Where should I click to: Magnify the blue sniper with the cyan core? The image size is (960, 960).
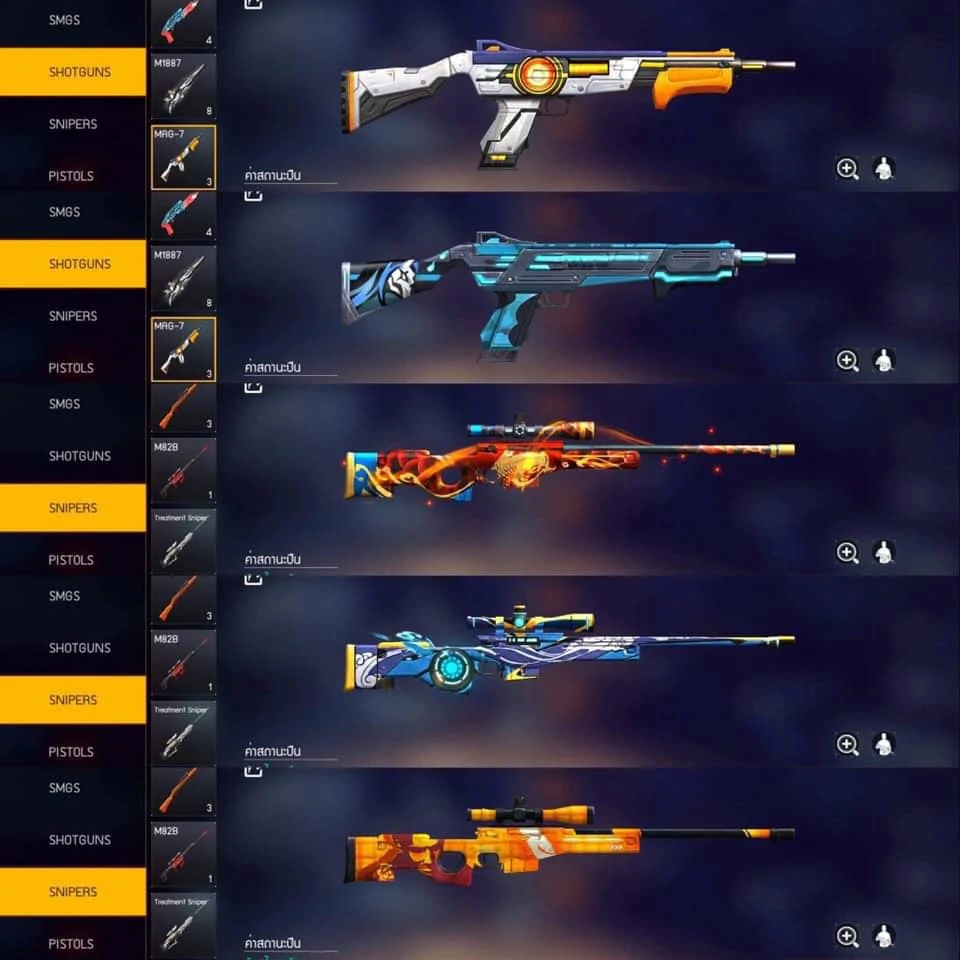tap(847, 744)
